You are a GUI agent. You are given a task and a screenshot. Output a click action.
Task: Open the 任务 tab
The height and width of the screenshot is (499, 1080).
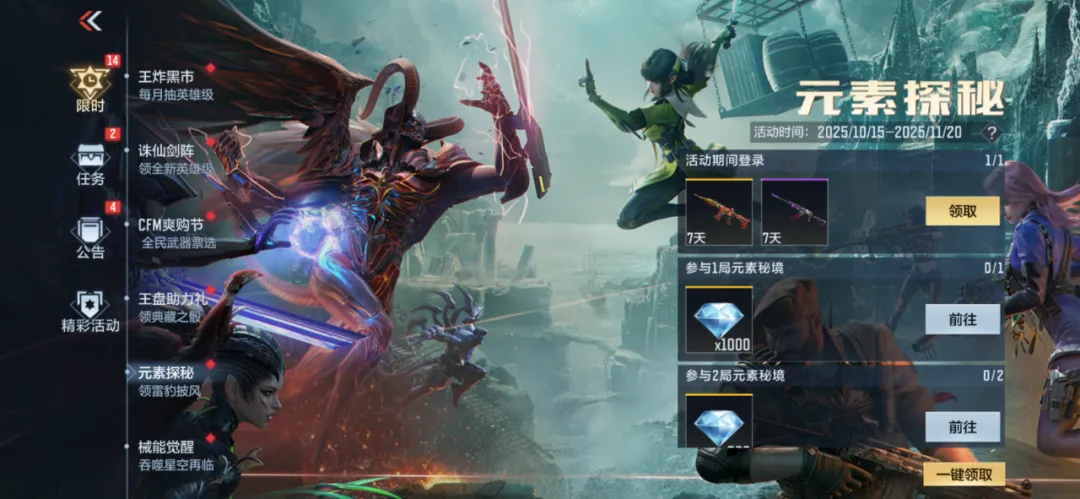coord(90,165)
